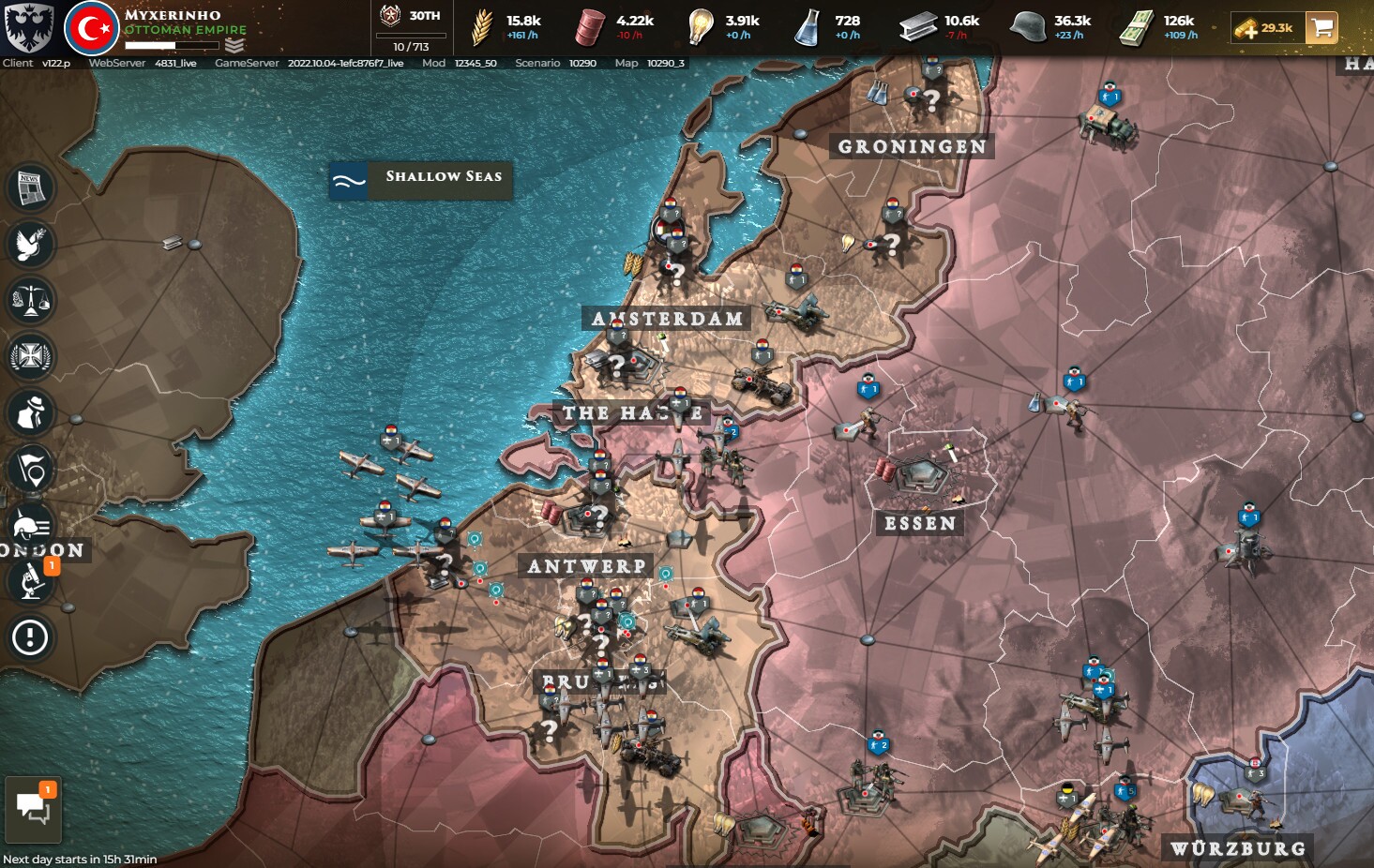Open the Newspaper panel
The height and width of the screenshot is (868, 1374).
click(29, 187)
